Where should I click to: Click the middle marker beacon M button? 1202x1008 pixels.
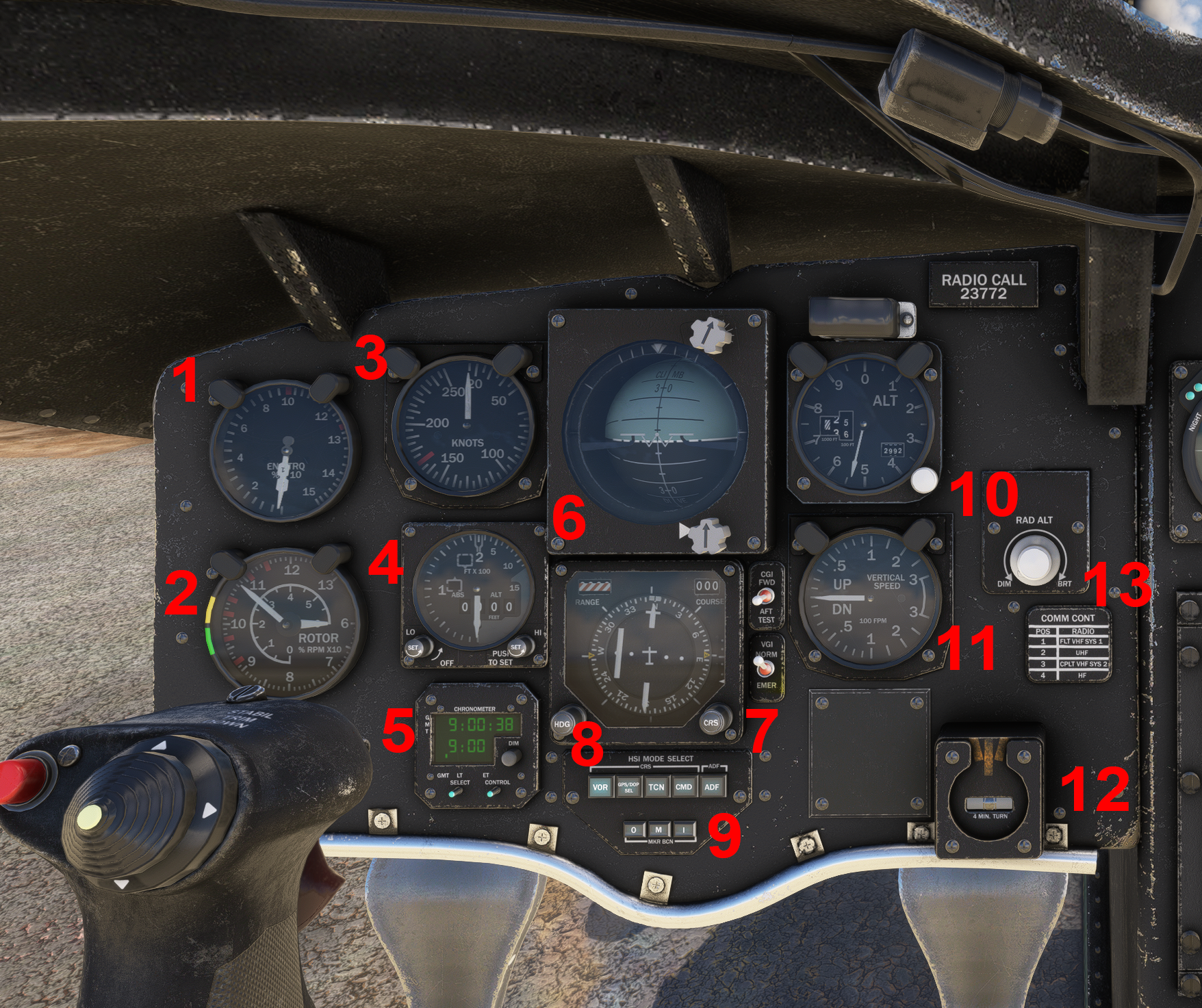coord(658,831)
